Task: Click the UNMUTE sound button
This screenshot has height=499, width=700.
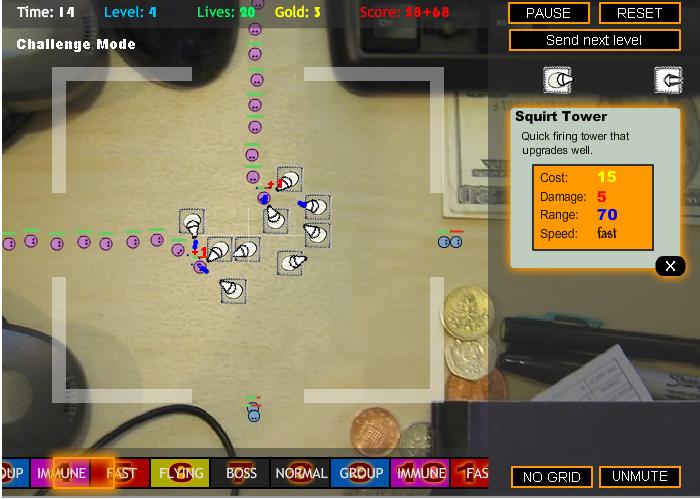Action: [640, 477]
